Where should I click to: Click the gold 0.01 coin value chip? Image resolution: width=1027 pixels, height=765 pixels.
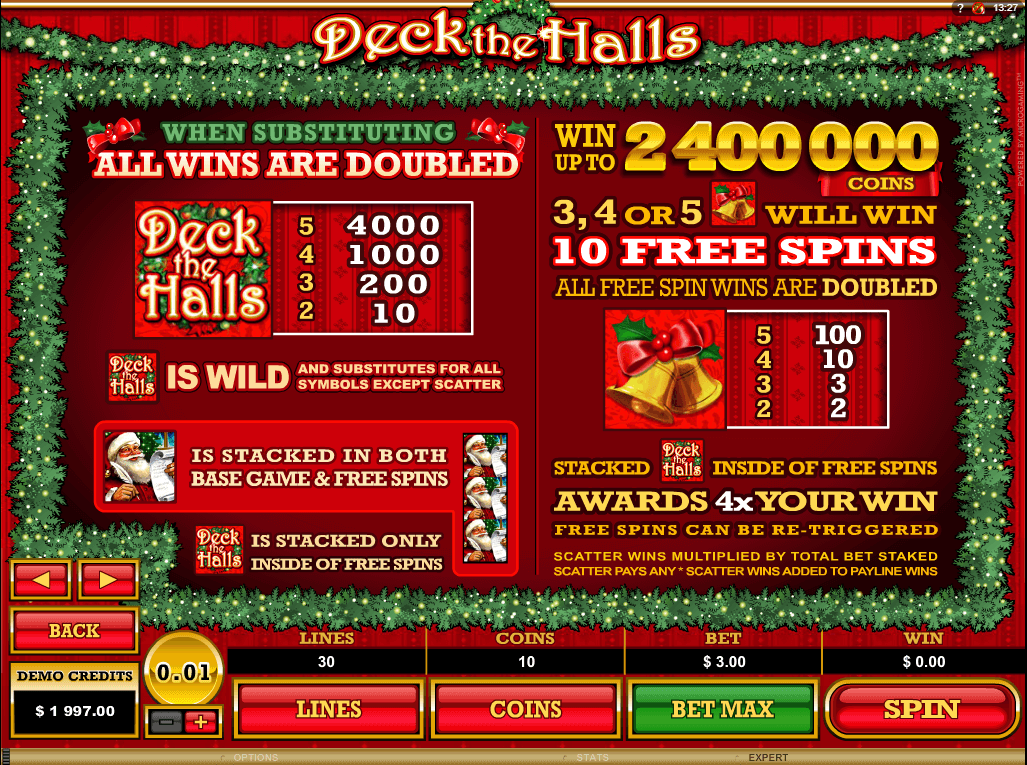tap(185, 672)
